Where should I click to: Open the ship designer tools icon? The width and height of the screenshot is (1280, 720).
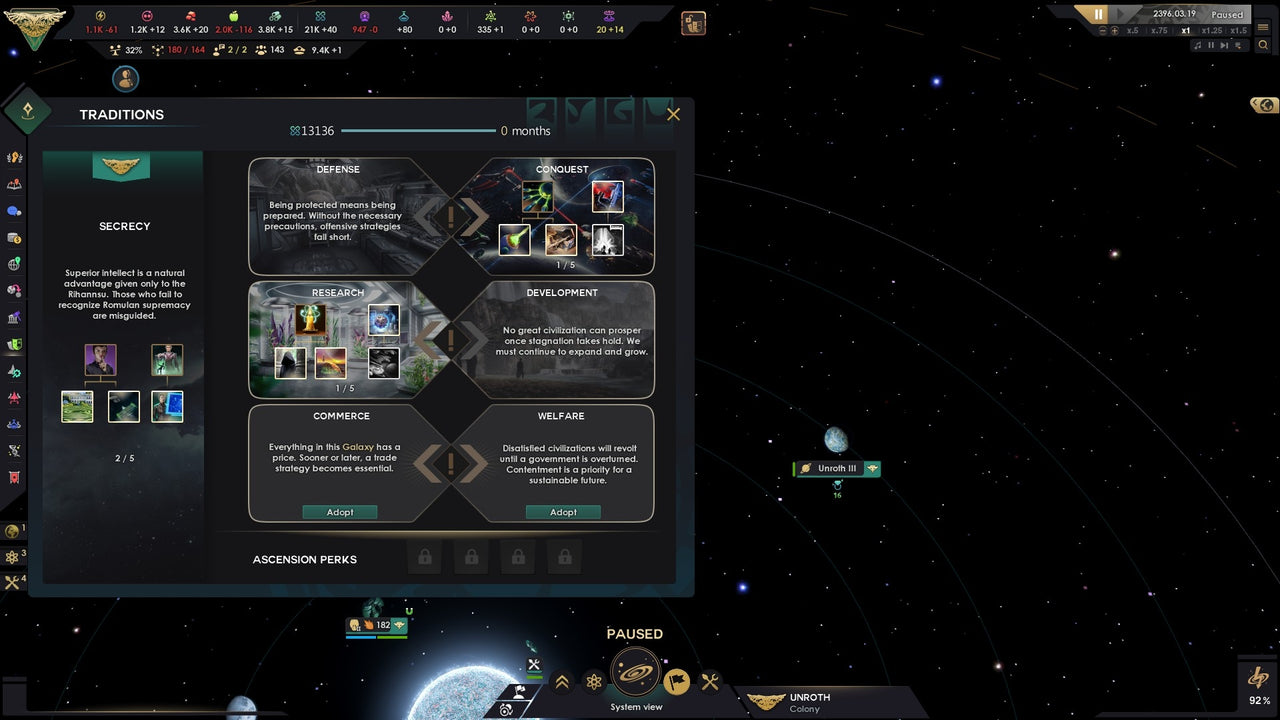click(x=710, y=682)
